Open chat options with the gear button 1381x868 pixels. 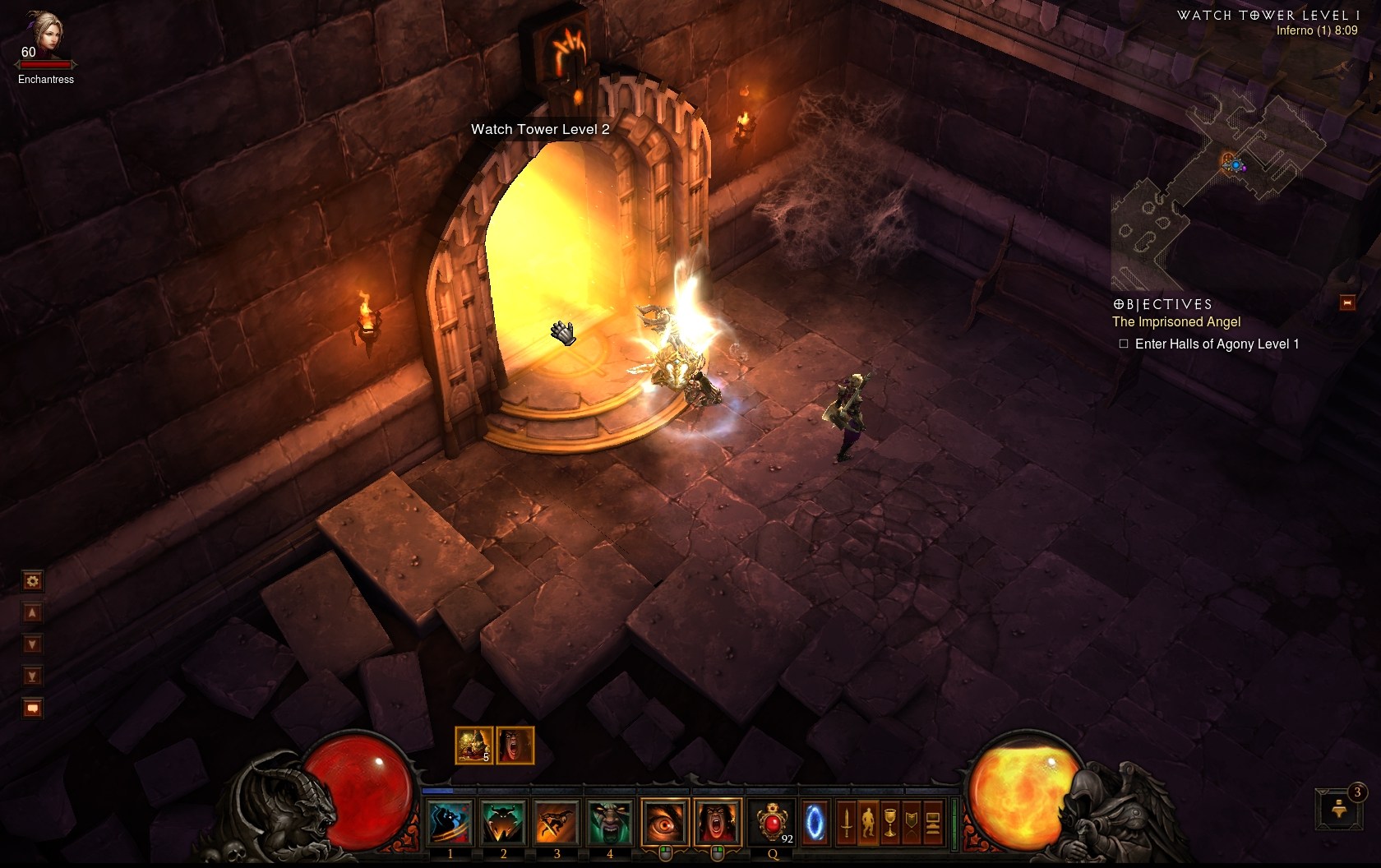[x=32, y=582]
